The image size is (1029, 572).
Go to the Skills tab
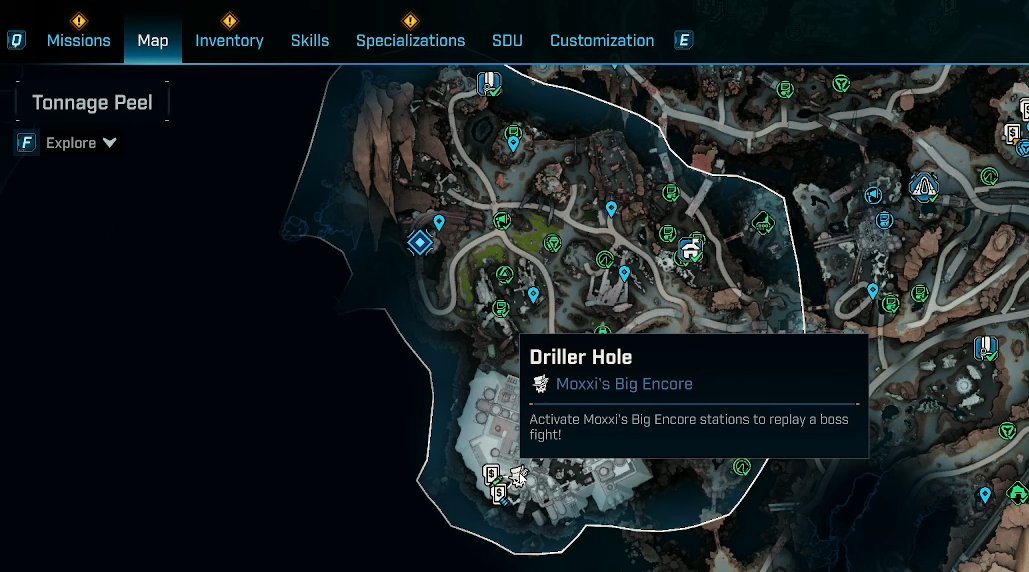[310, 40]
